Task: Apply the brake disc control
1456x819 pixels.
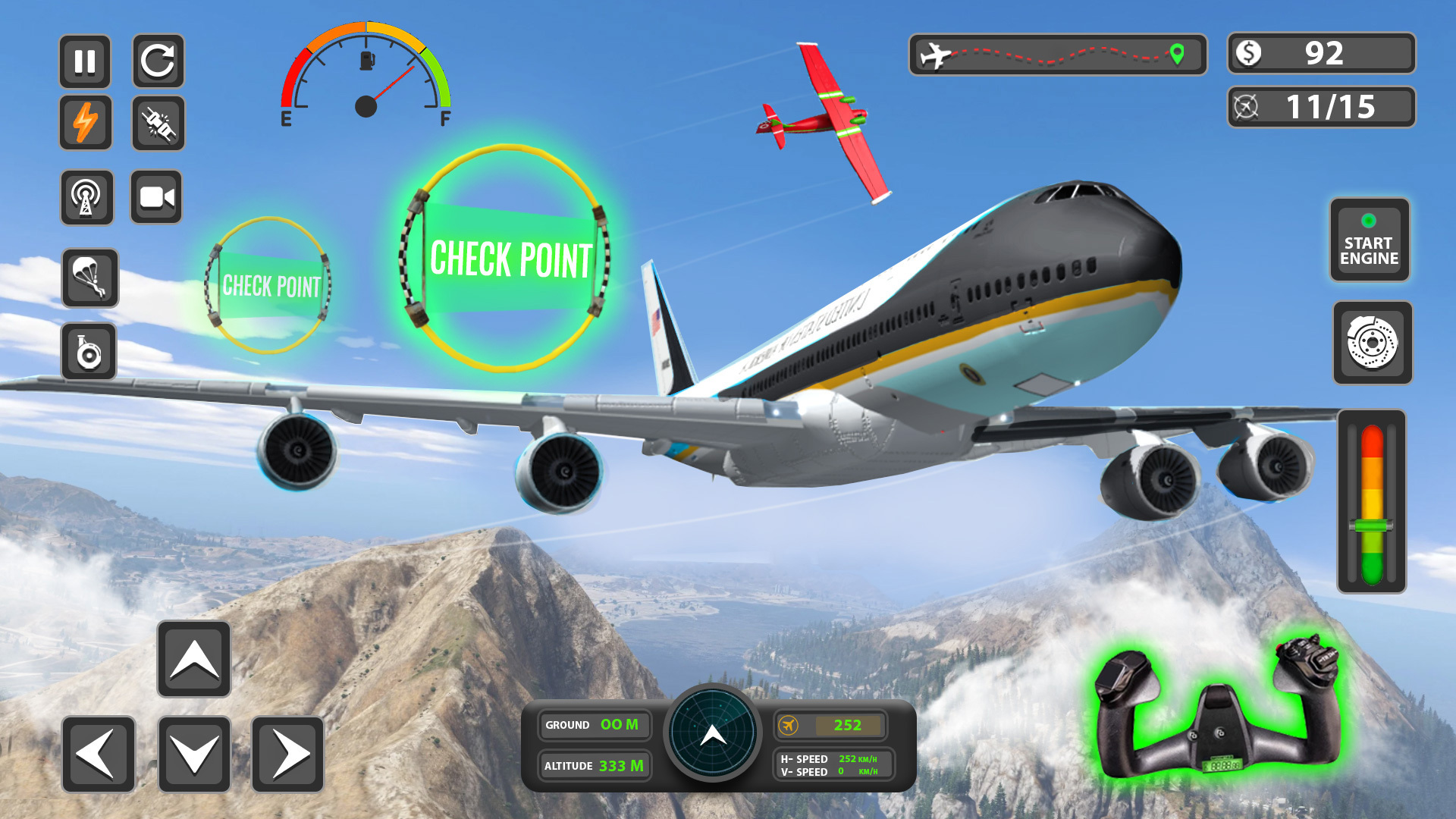Action: pos(1372,342)
